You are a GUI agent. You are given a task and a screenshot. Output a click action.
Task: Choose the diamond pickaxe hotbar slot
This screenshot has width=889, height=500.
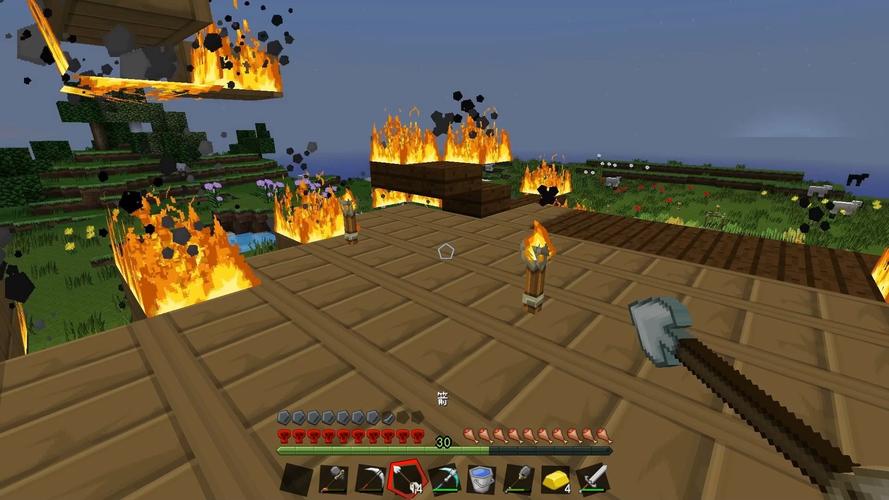click(x=444, y=478)
